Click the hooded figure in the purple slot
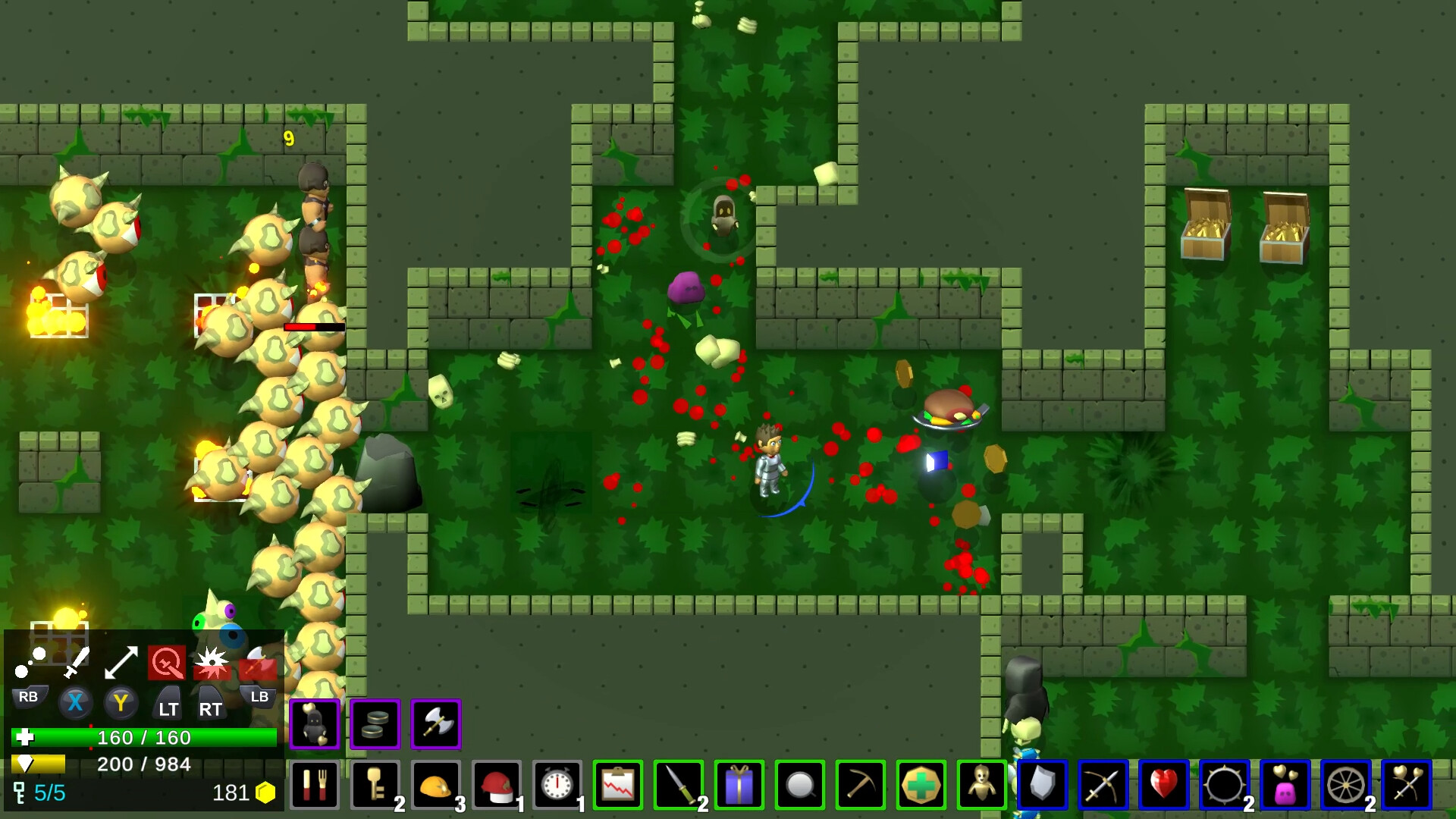 tap(314, 724)
